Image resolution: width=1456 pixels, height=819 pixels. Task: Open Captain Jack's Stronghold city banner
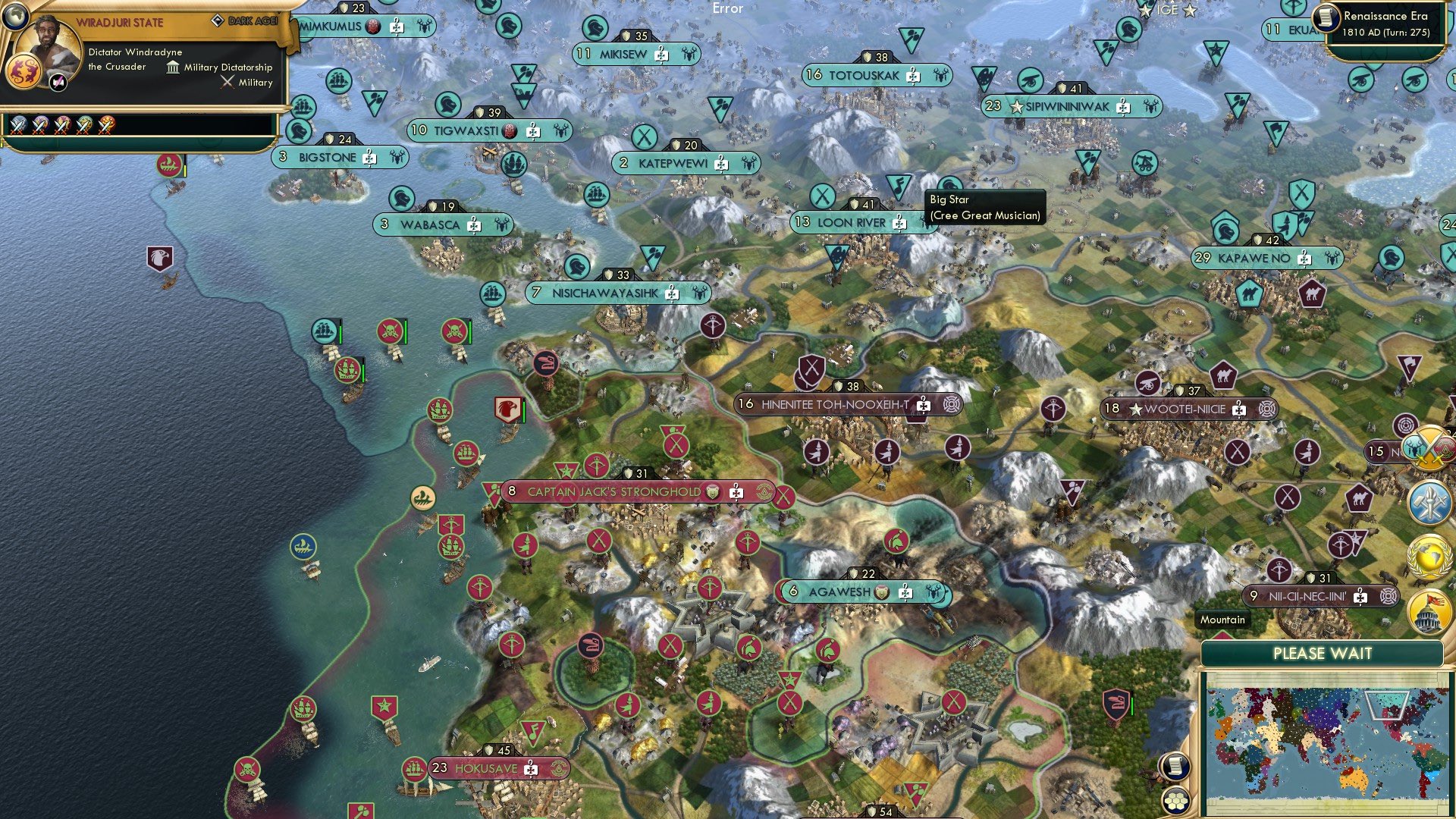614,491
